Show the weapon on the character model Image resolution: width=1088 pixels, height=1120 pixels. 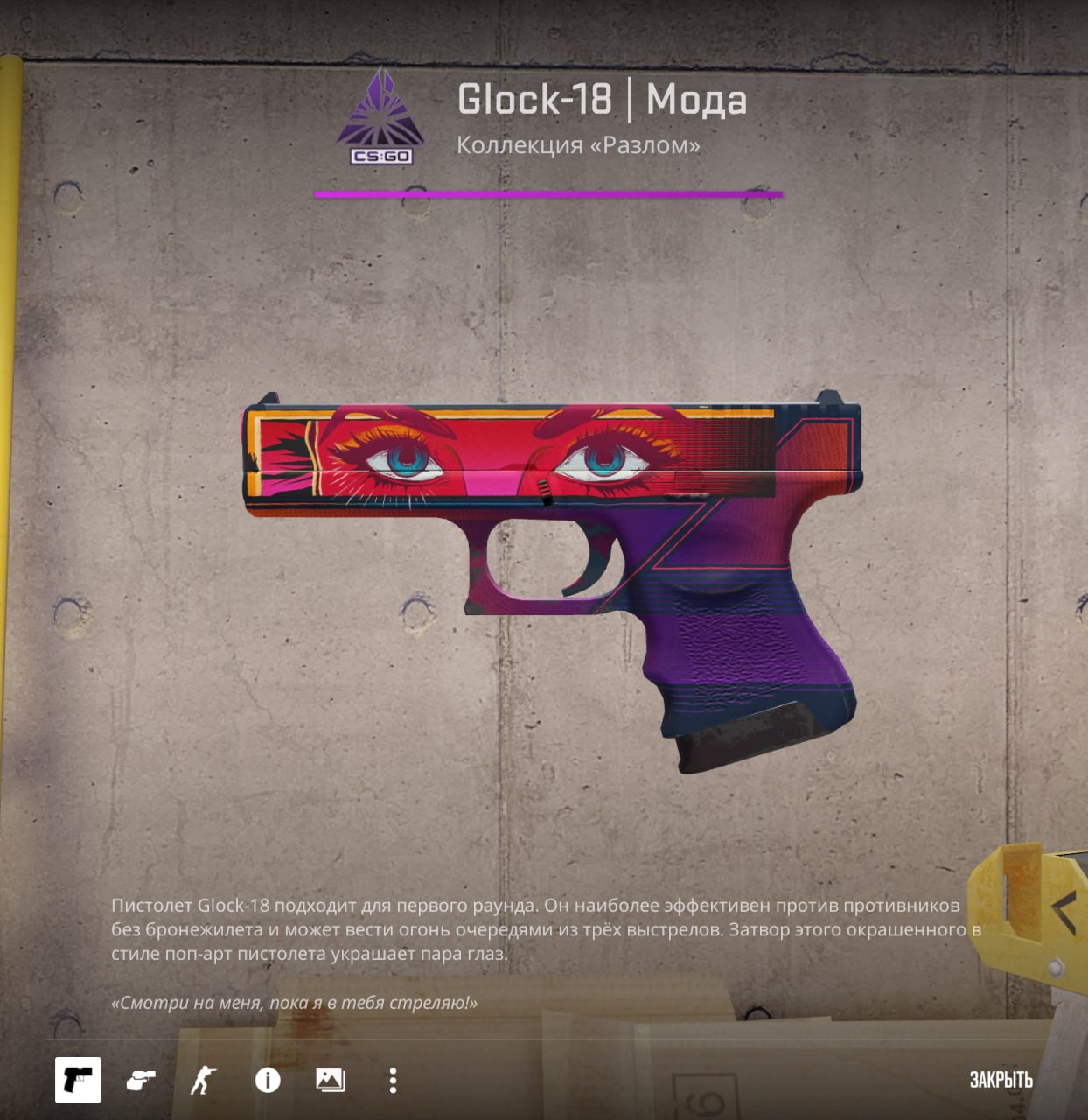coord(203,1081)
